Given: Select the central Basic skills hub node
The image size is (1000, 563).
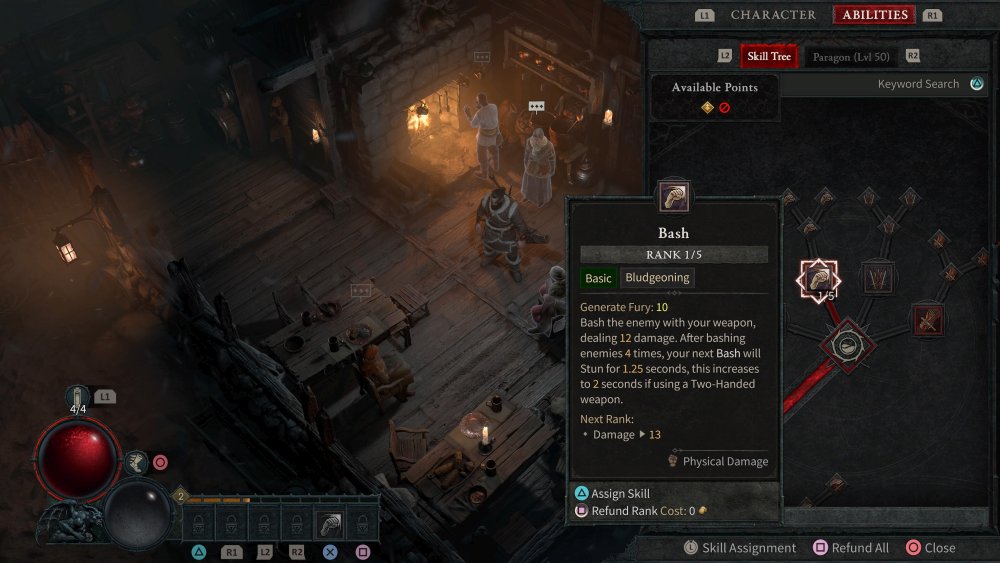Looking at the screenshot, I should pyautogui.click(x=848, y=346).
